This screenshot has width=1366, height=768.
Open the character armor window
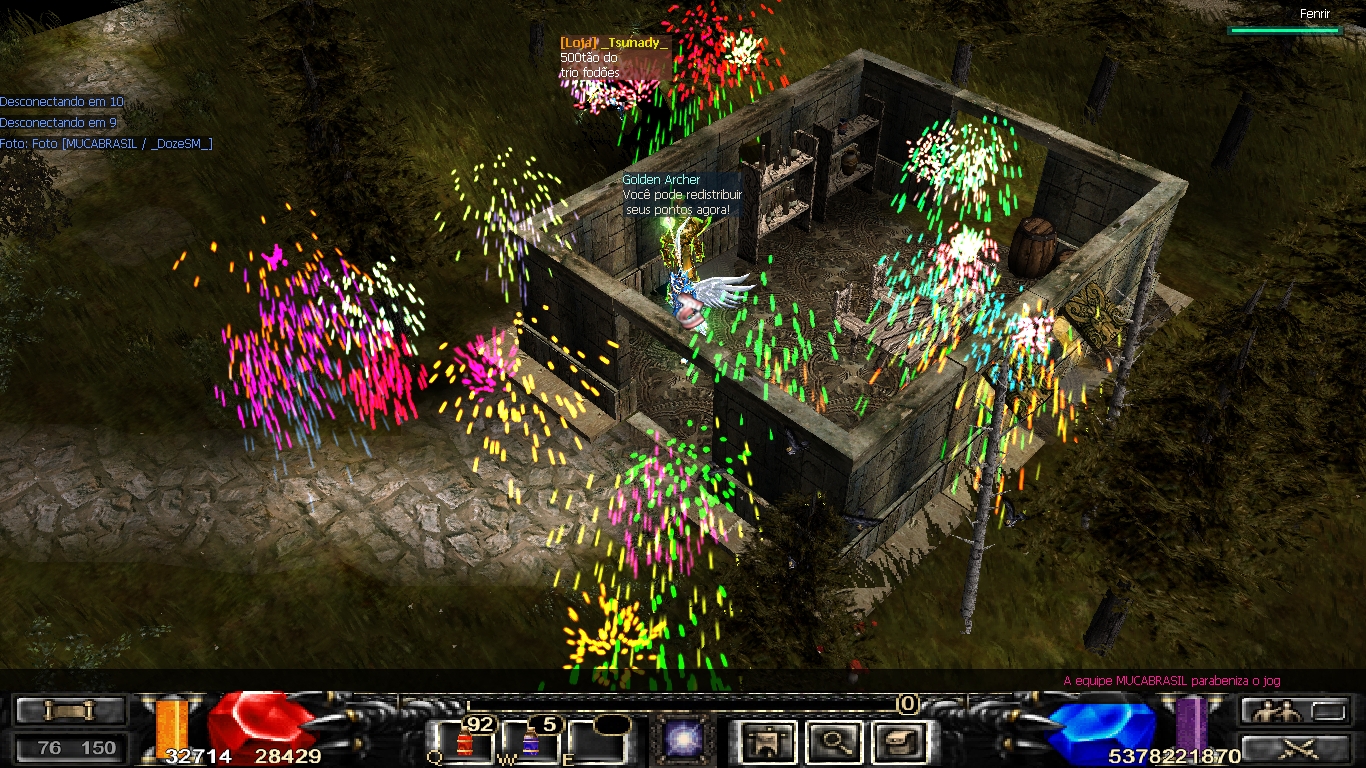tap(768, 741)
